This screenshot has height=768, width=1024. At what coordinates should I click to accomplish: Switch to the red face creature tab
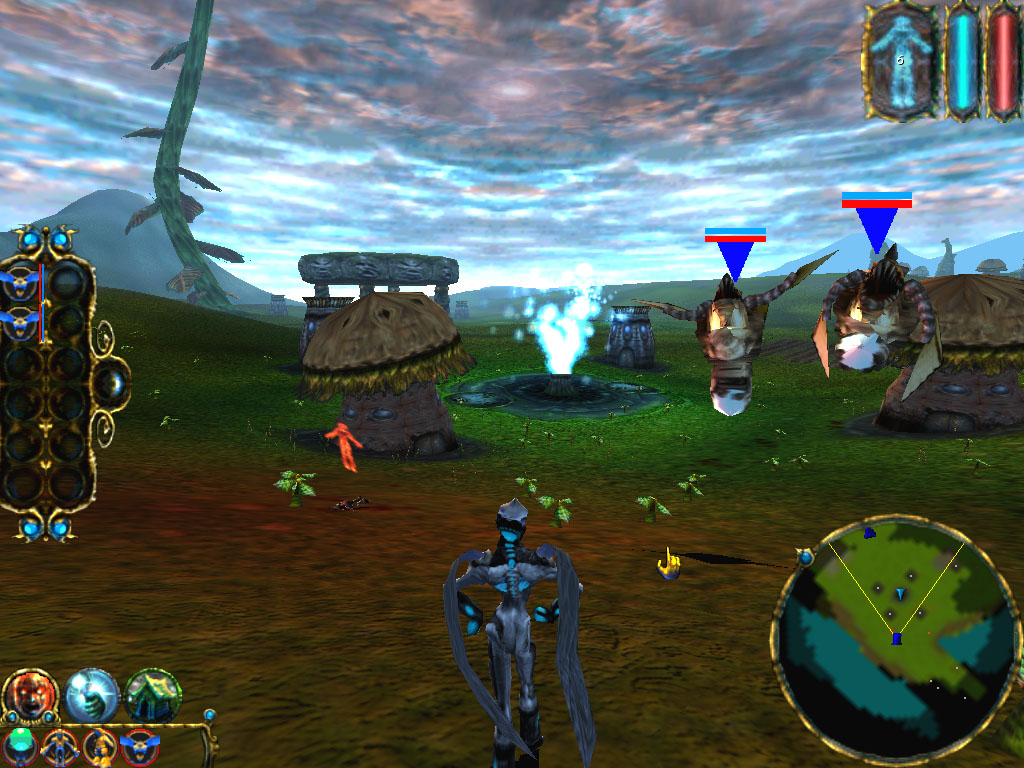[x=30, y=695]
